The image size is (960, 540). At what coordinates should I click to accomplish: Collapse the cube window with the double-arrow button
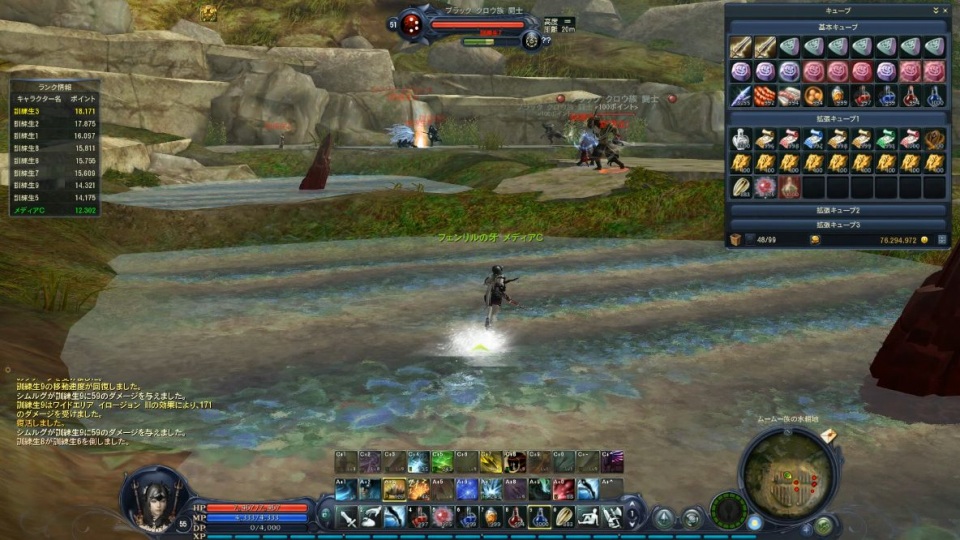[x=934, y=10]
